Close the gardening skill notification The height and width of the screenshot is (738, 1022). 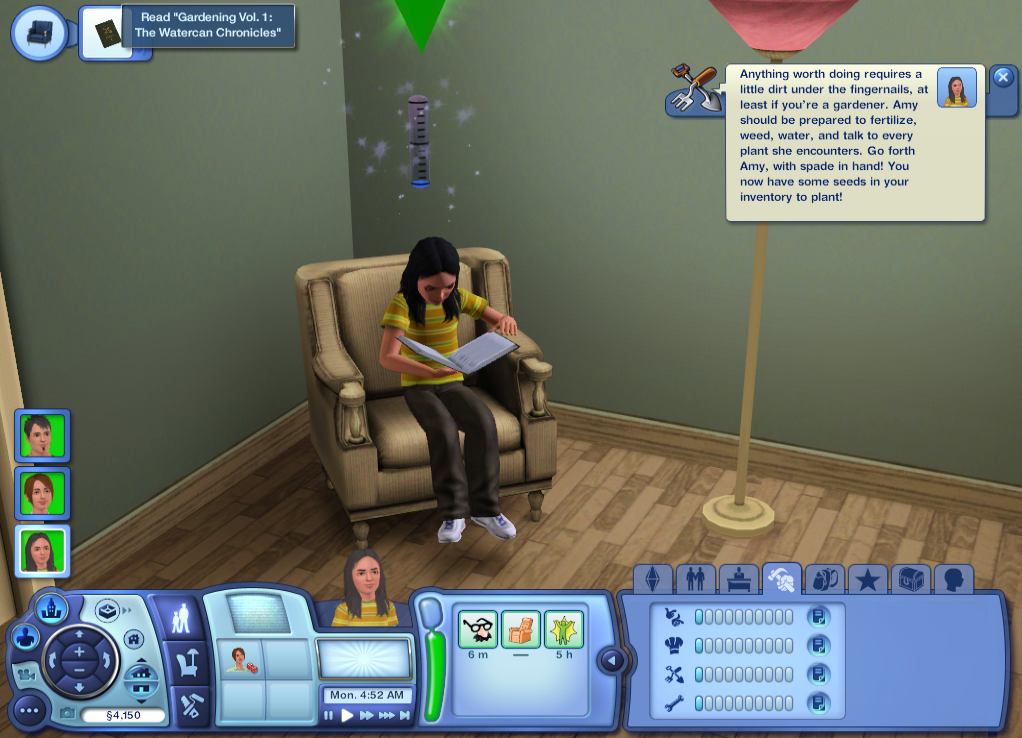click(x=1002, y=77)
